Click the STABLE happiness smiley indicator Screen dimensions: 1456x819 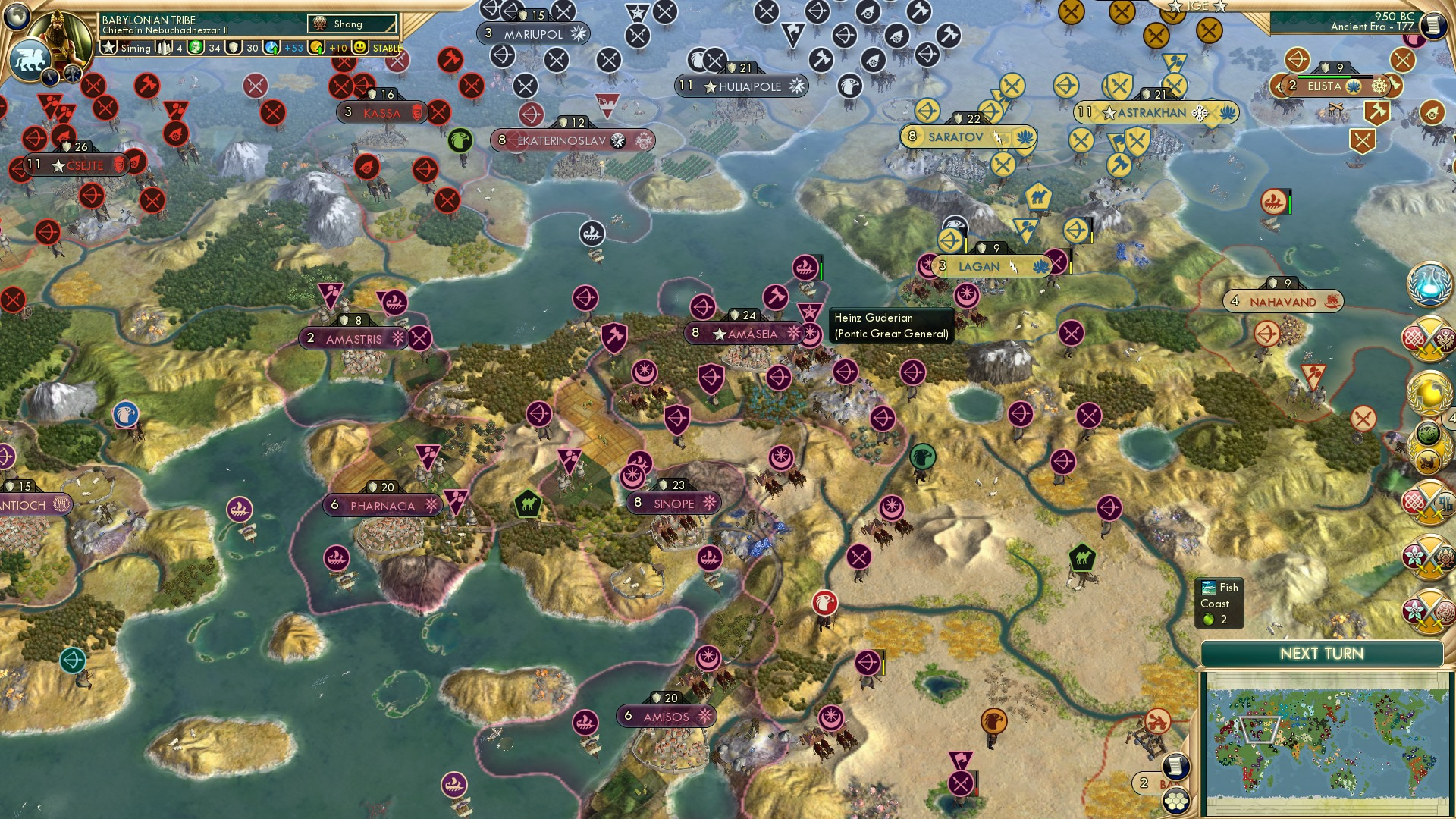point(359,48)
